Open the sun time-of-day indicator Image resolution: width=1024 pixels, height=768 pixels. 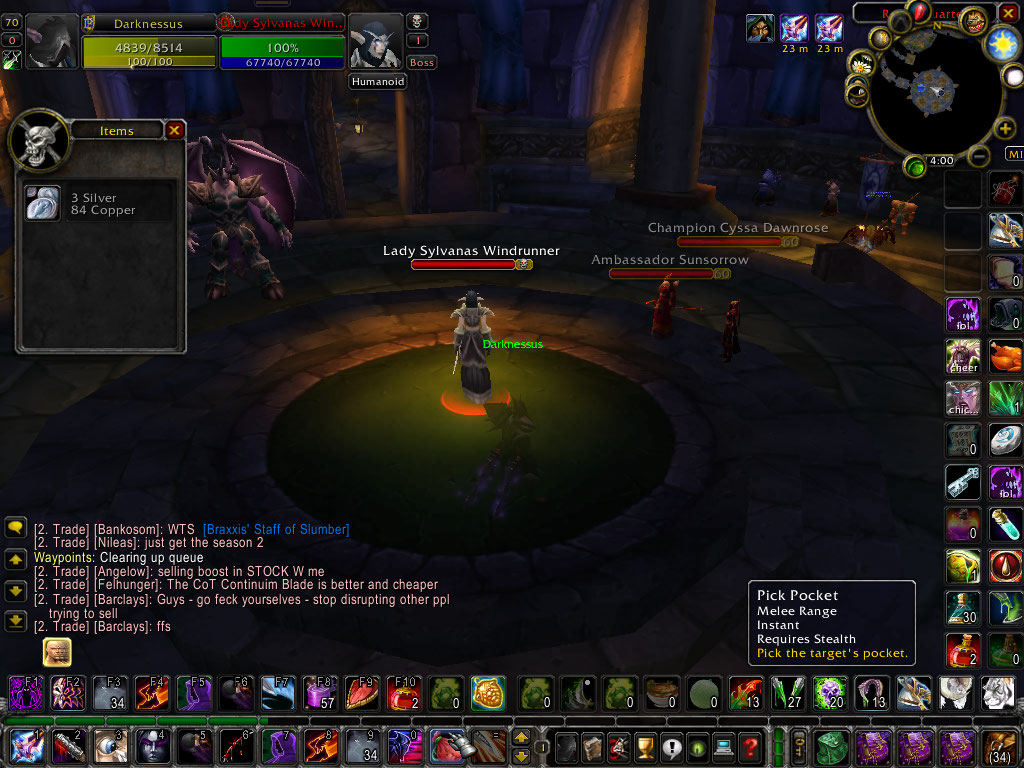coord(1001,43)
